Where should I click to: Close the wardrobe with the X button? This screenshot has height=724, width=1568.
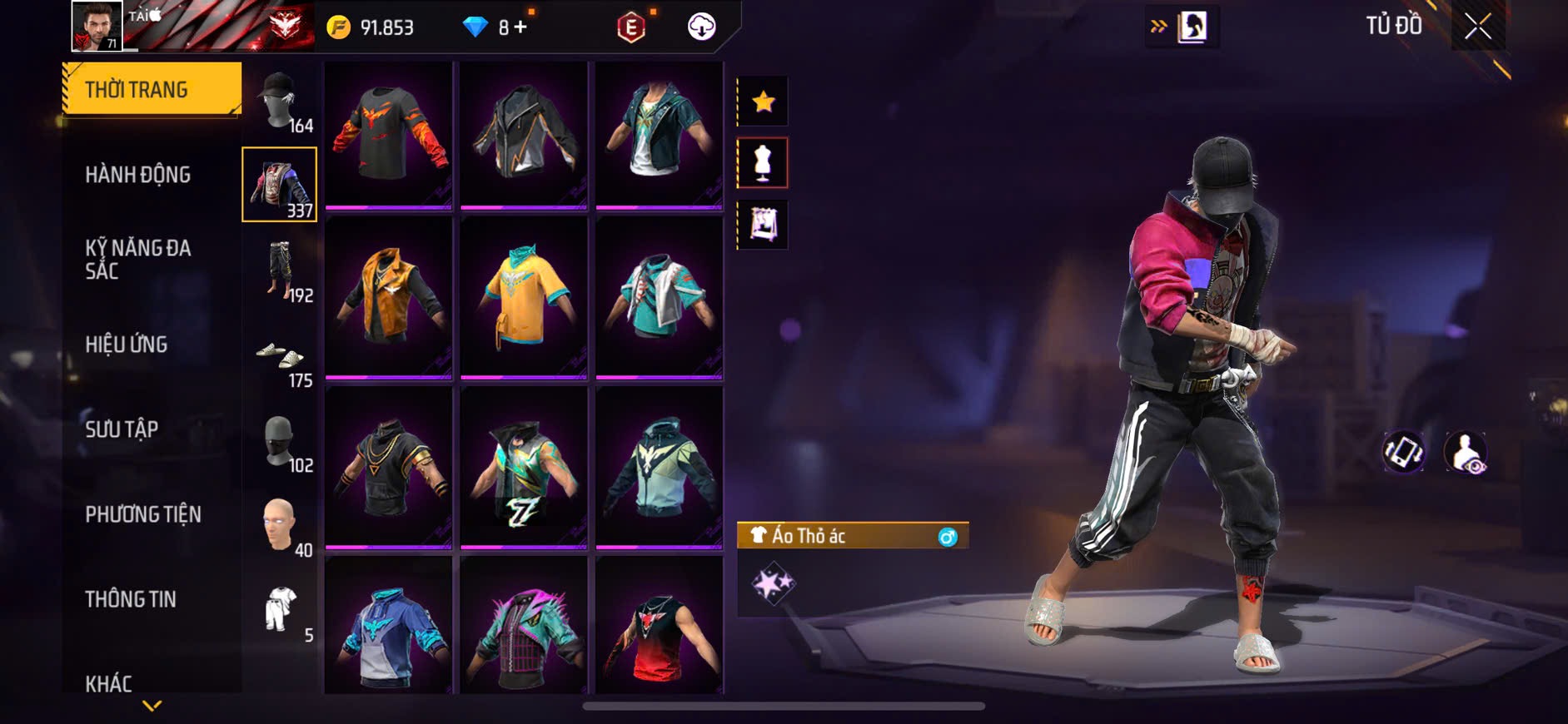tap(1477, 27)
